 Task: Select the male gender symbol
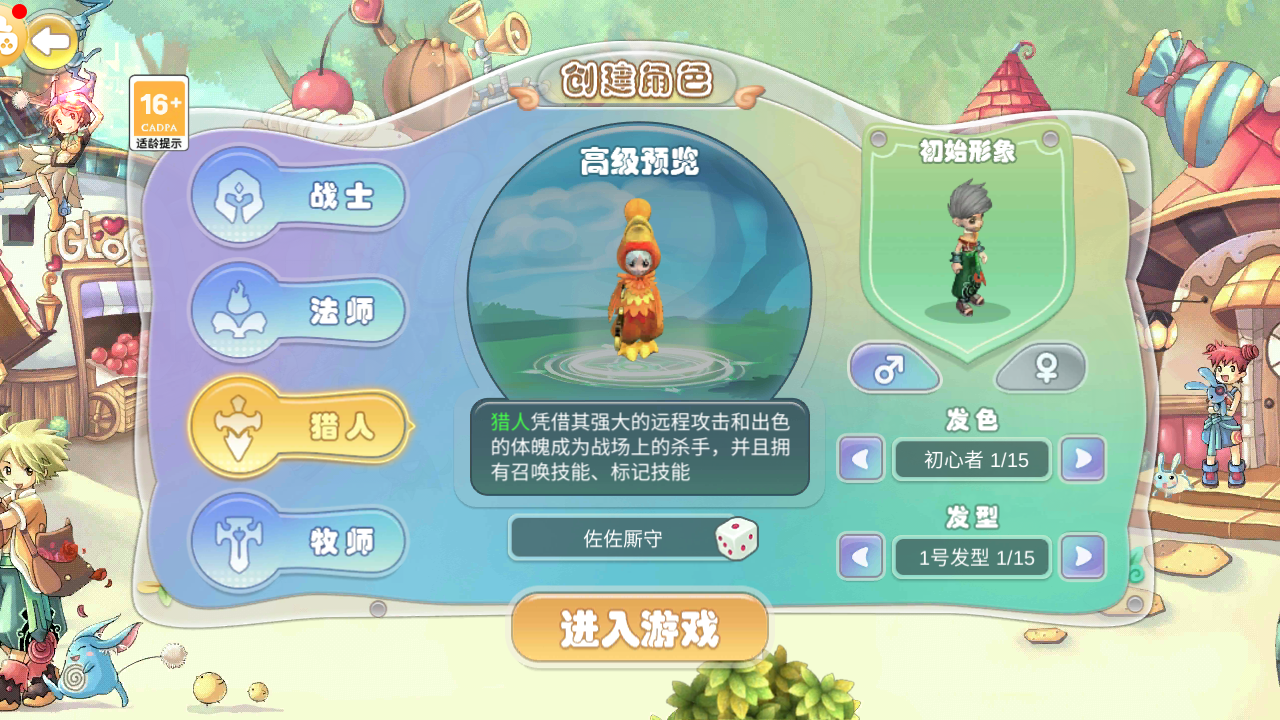893,368
